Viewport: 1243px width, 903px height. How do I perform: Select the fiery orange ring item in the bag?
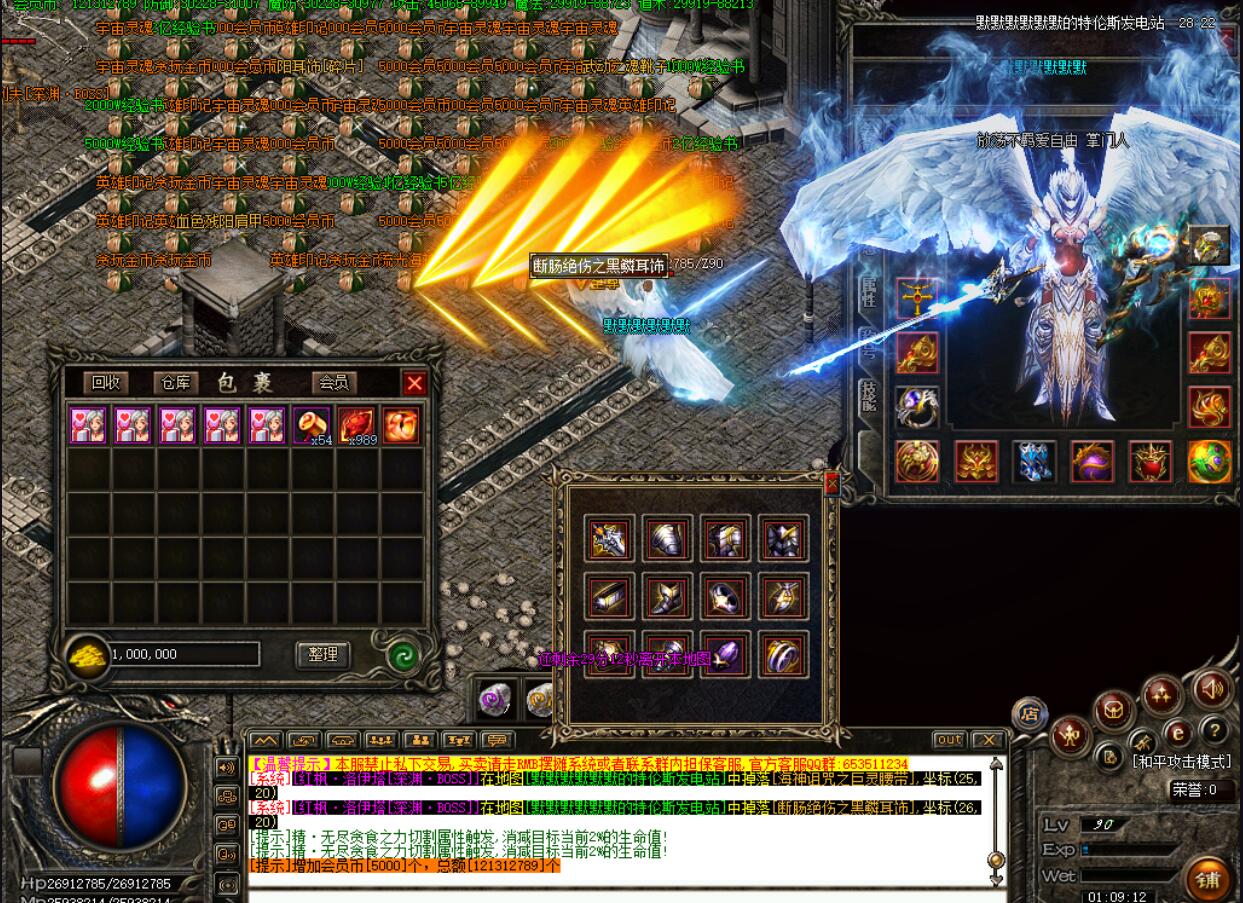pyautogui.click(x=401, y=425)
